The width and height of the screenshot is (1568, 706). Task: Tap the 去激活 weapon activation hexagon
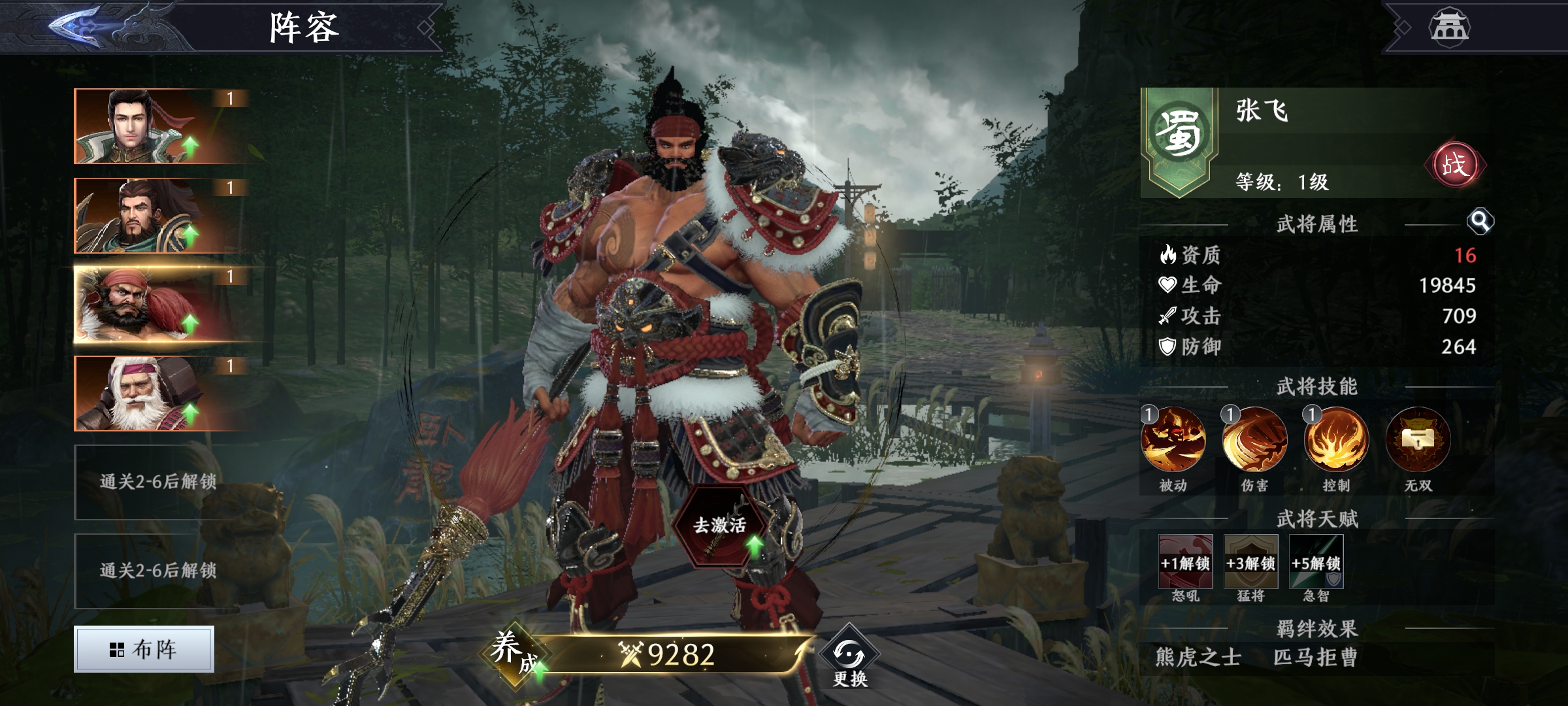[x=720, y=526]
